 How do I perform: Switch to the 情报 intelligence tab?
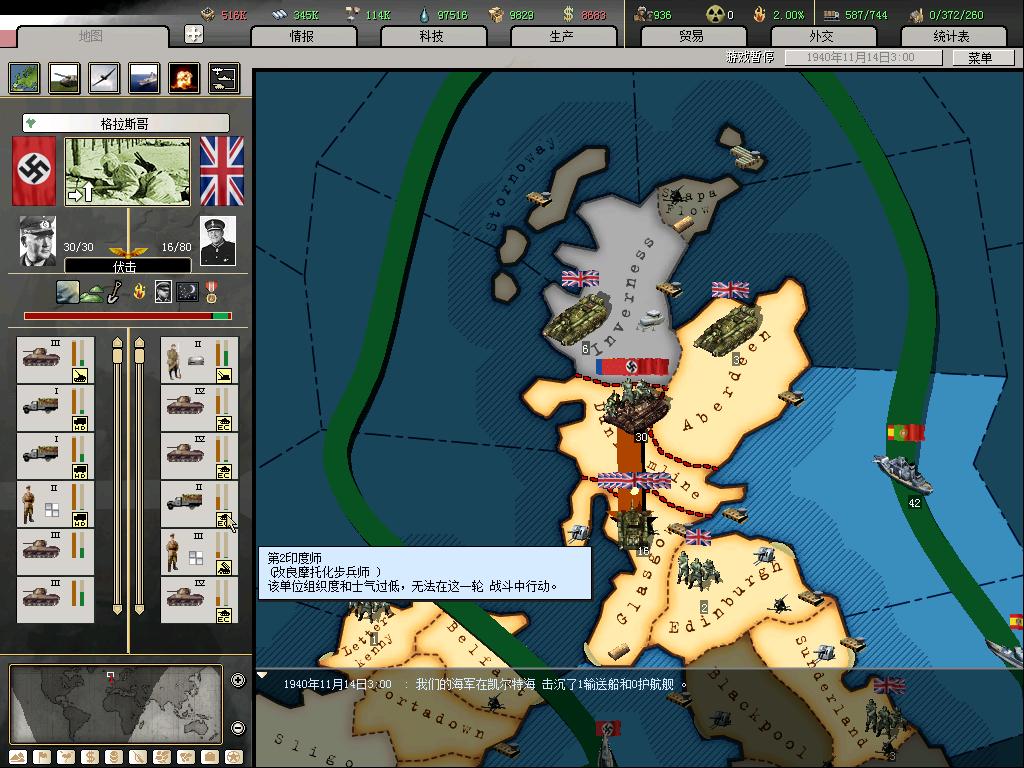click(x=302, y=36)
